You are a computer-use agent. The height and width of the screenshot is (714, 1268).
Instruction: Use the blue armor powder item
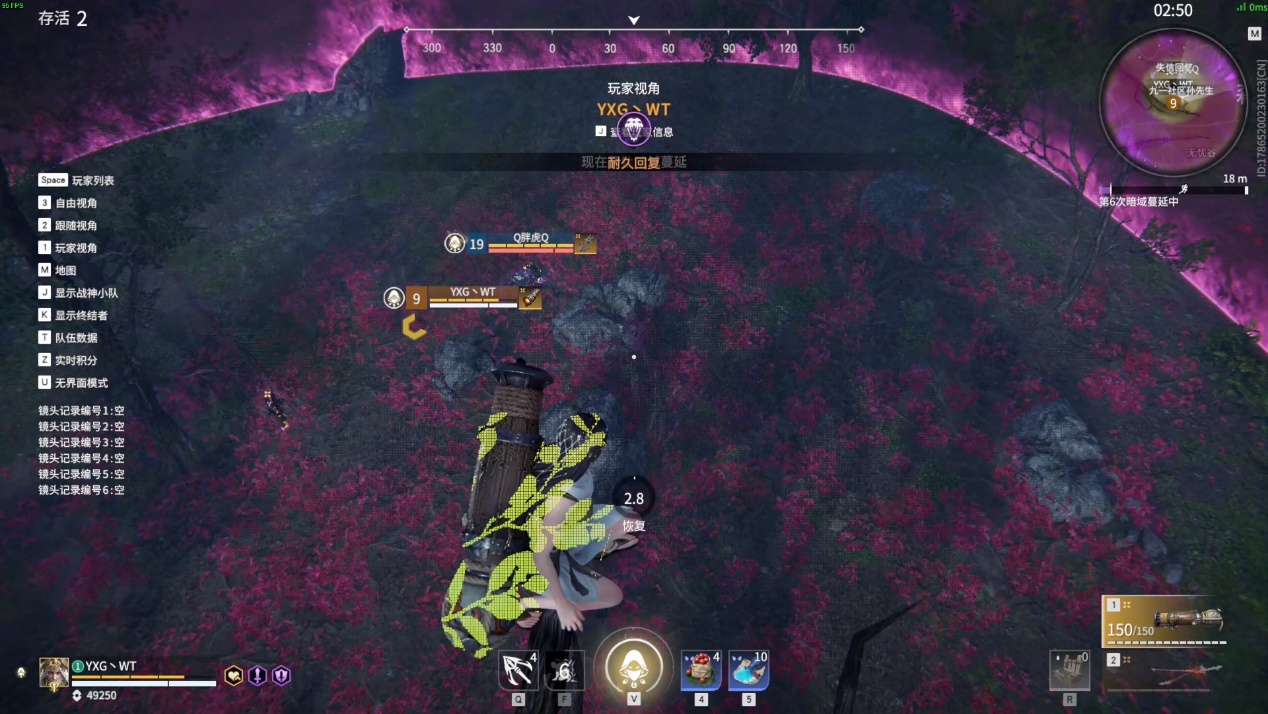(748, 669)
